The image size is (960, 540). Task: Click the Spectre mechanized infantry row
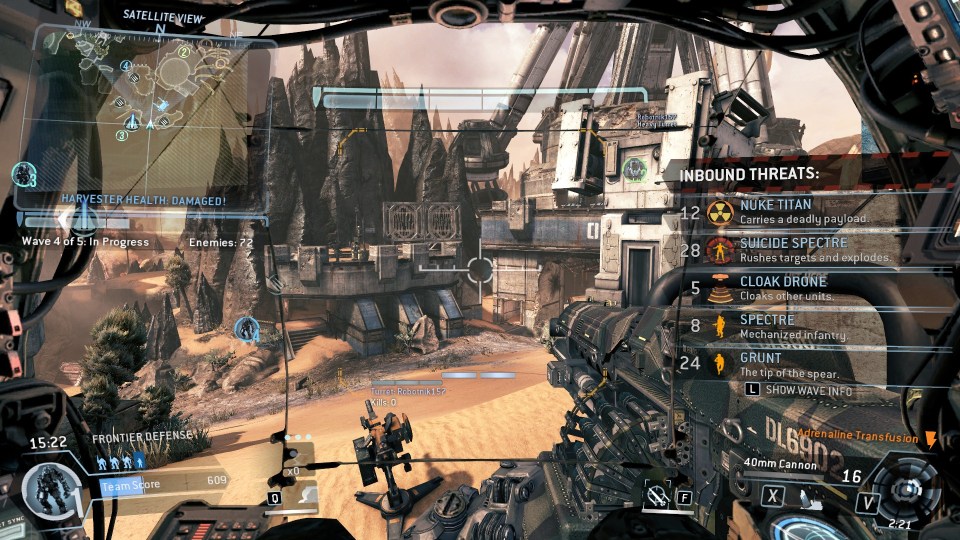coord(790,326)
